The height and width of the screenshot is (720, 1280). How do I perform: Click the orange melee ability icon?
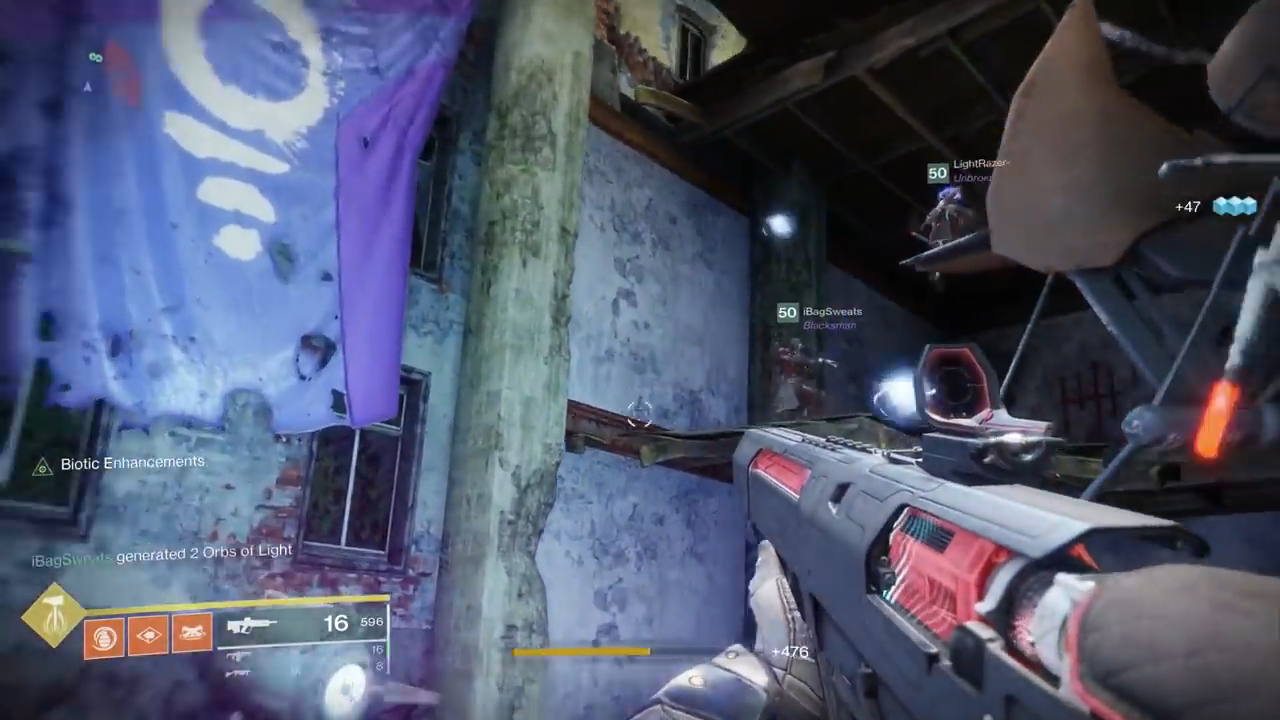[x=148, y=635]
